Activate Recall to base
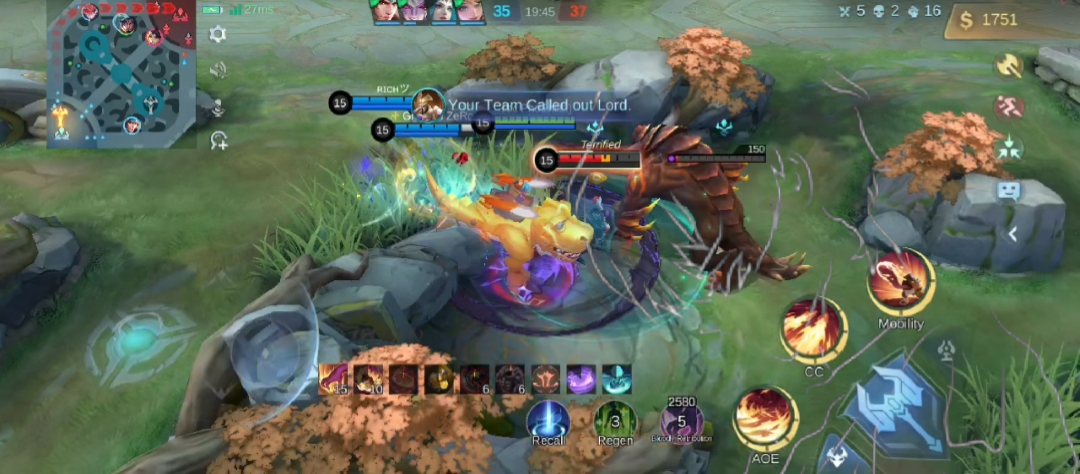This screenshot has height=474, width=1080. [x=548, y=420]
